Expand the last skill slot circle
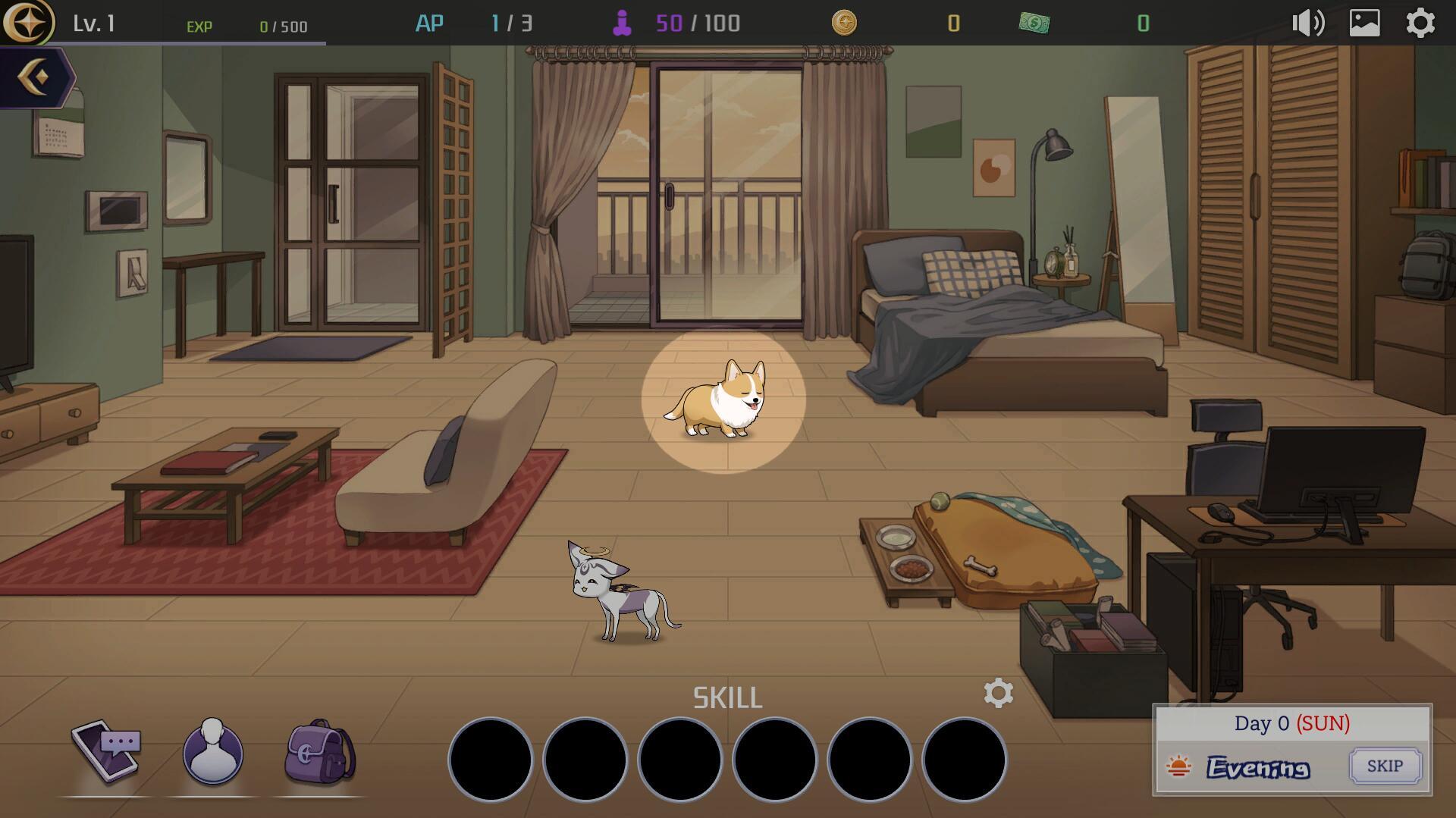Viewport: 1456px width, 818px height. [965, 759]
